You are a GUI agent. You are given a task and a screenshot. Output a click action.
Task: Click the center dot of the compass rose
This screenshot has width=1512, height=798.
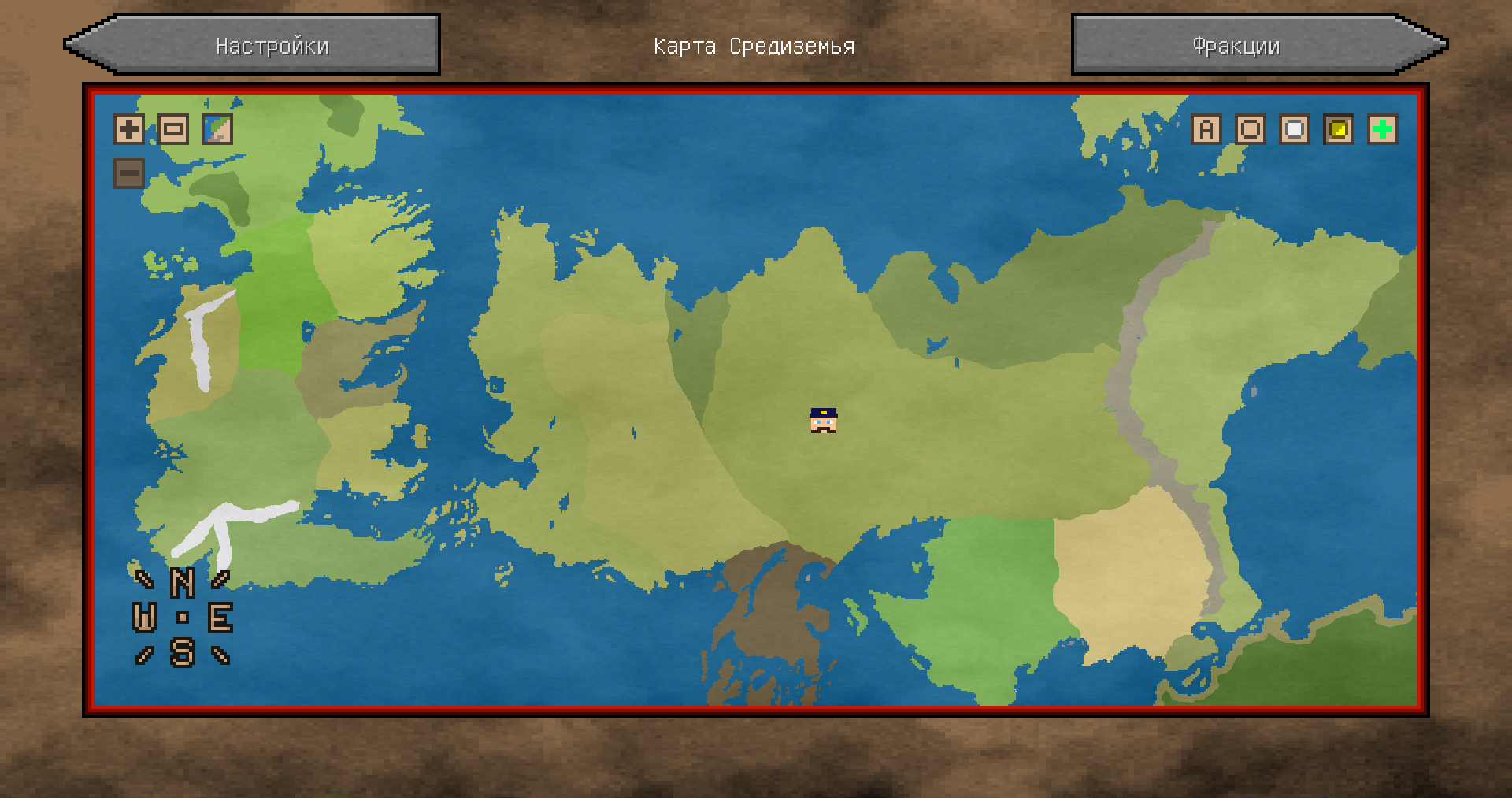(182, 619)
